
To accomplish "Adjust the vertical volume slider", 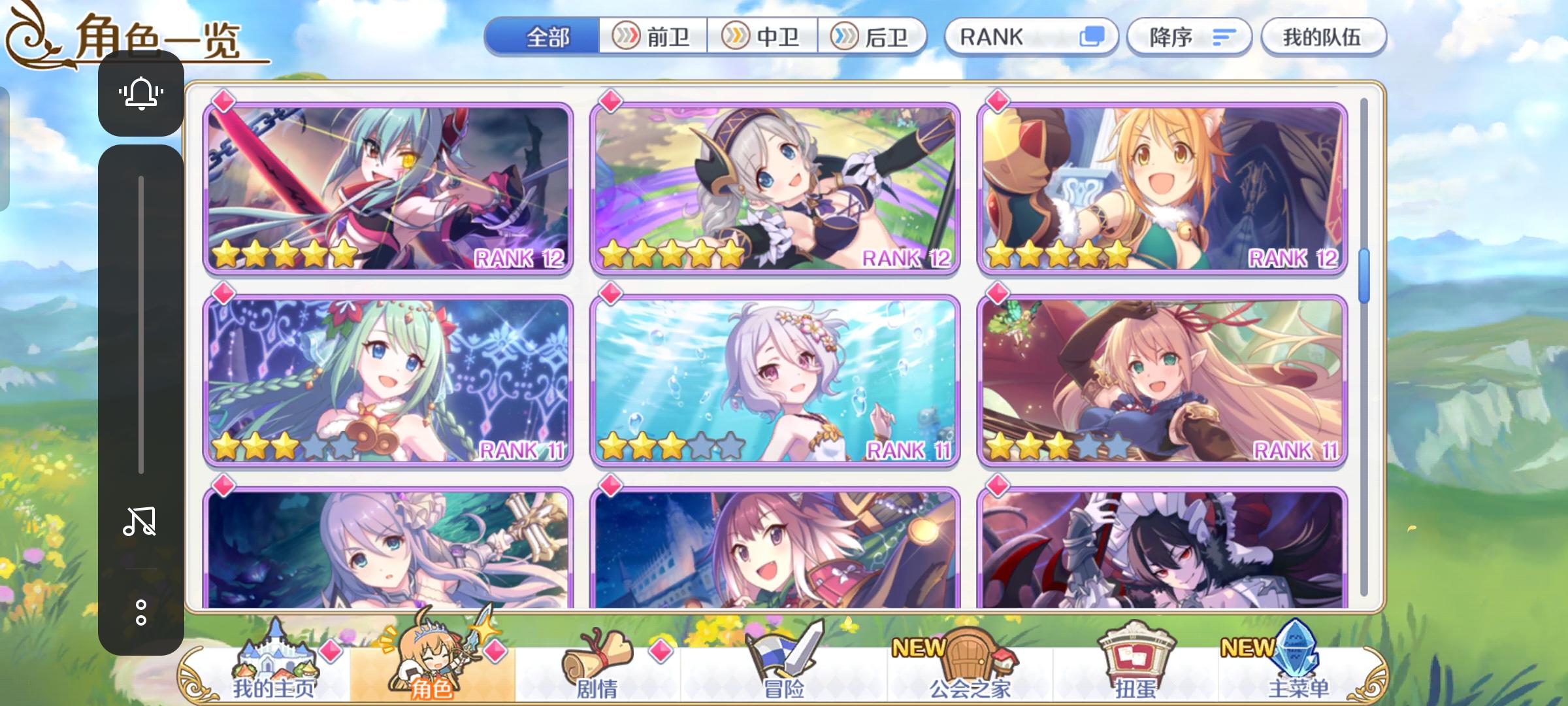I will pyautogui.click(x=140, y=320).
